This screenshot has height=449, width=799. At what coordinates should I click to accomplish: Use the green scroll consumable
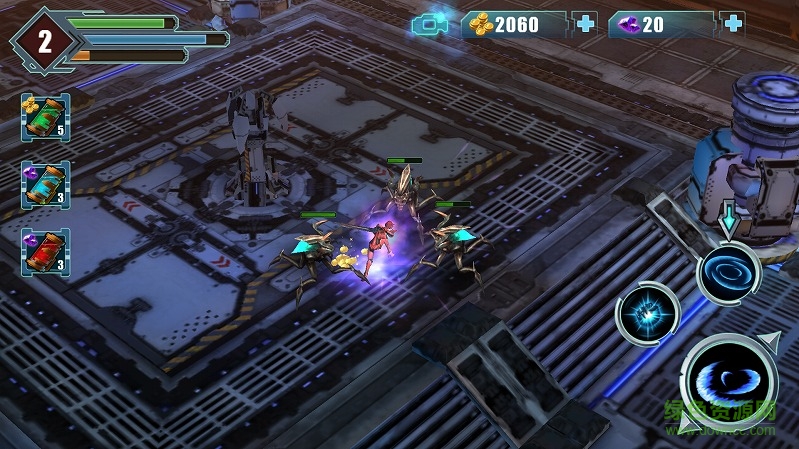point(46,118)
